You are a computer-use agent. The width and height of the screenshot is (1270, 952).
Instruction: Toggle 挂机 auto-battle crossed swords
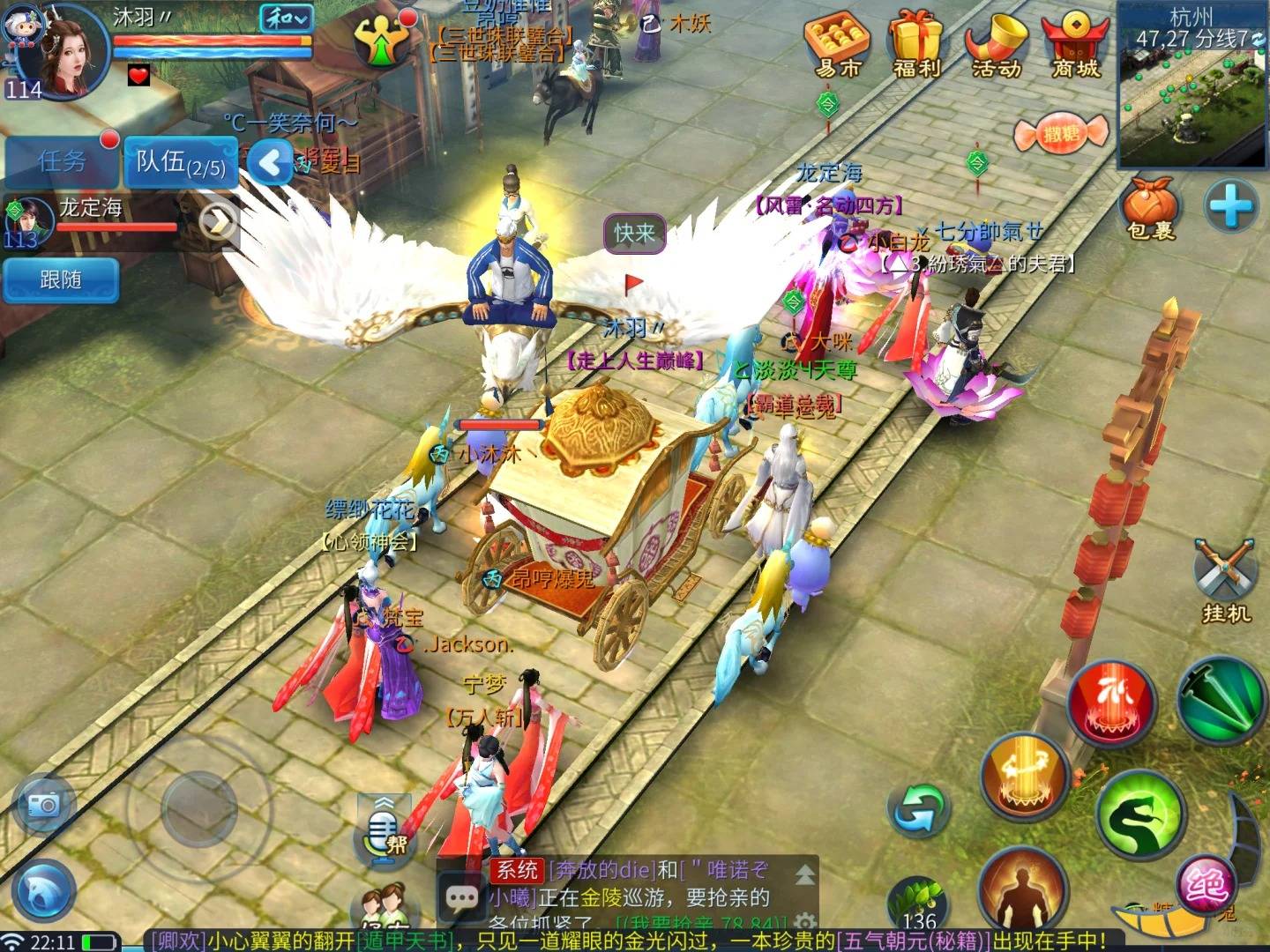click(x=1226, y=580)
